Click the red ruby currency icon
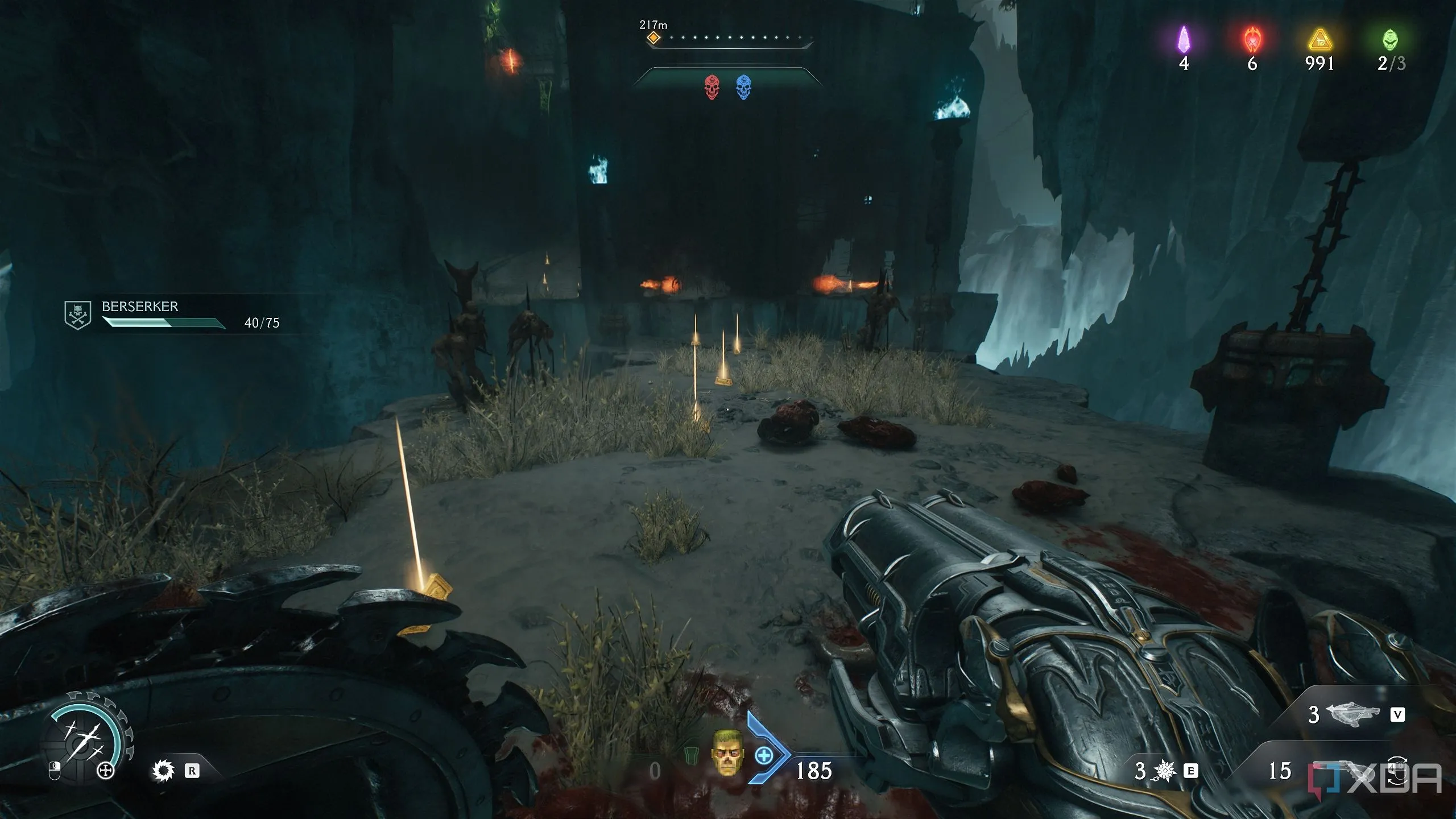 pos(1252,40)
